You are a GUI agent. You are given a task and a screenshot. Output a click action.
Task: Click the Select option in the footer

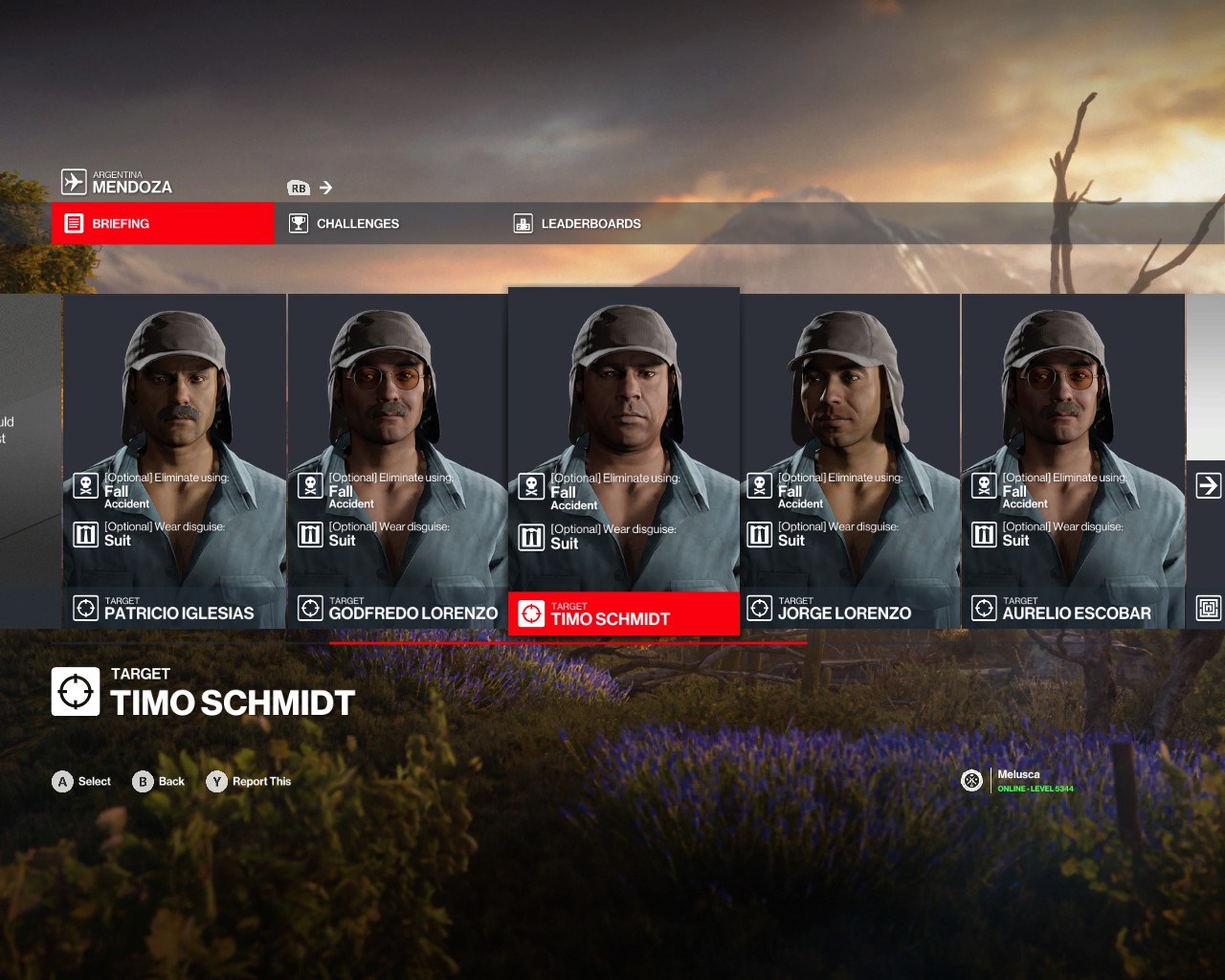click(81, 782)
